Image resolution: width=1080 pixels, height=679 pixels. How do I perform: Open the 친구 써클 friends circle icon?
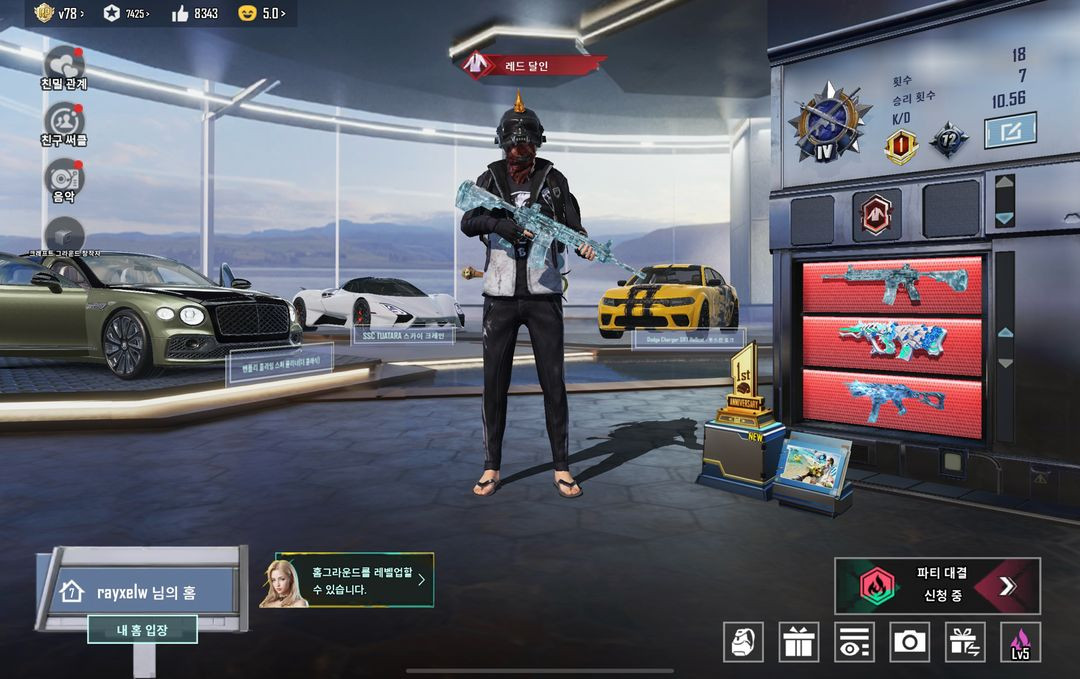pyautogui.click(x=64, y=121)
